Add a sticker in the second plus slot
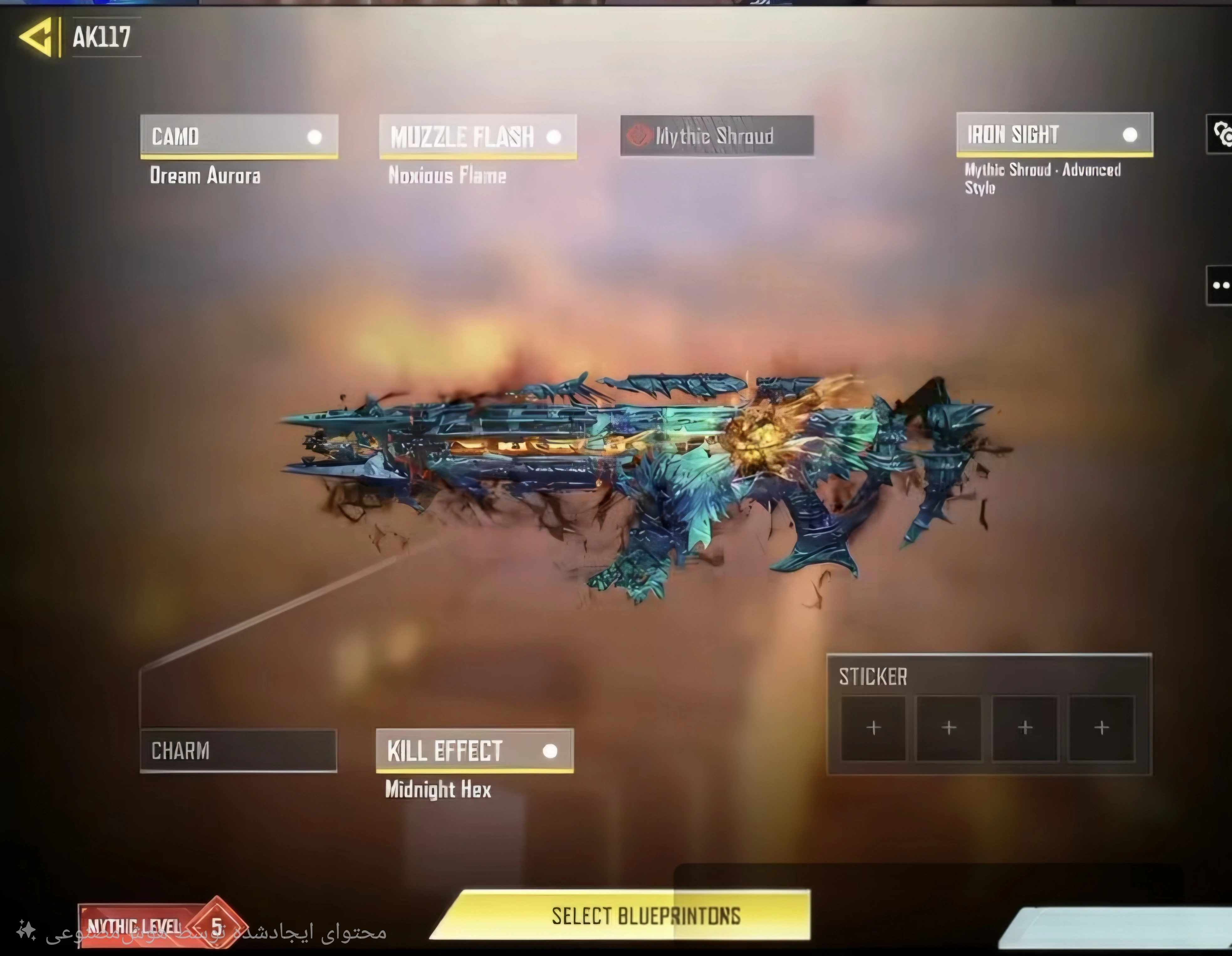This screenshot has height=956, width=1232. coord(949,727)
